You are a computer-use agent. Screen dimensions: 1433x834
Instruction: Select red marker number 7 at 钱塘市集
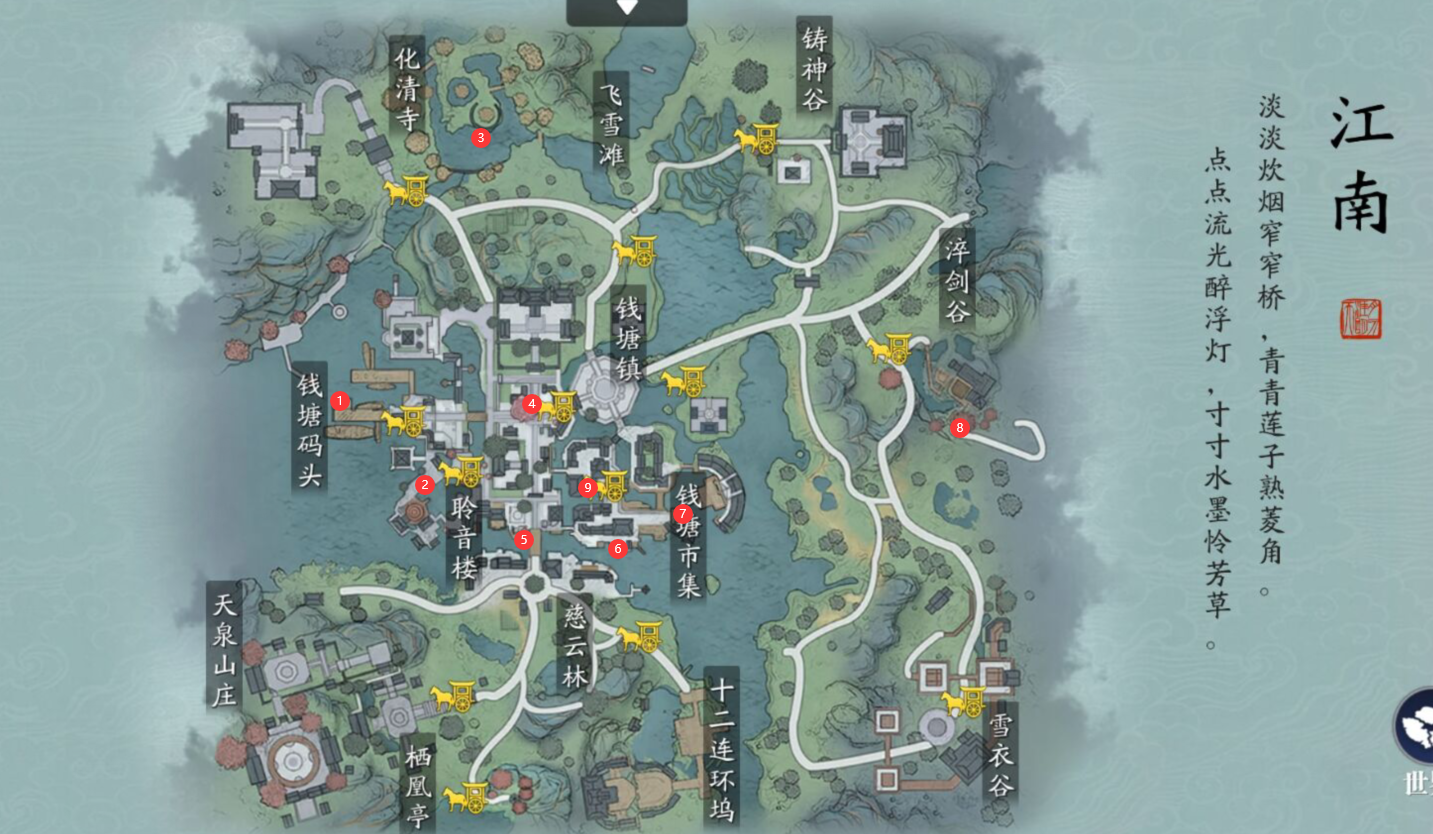681,514
